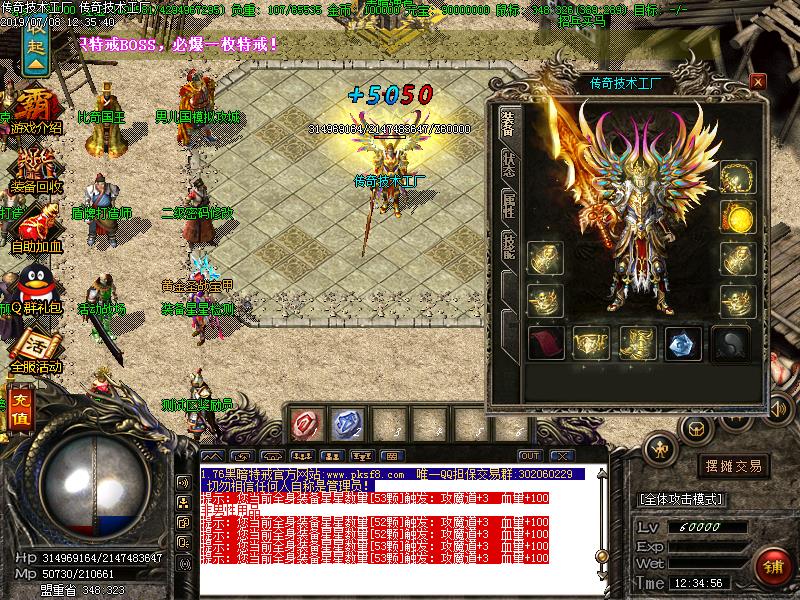Select the blue crystal gem slot

(683, 343)
